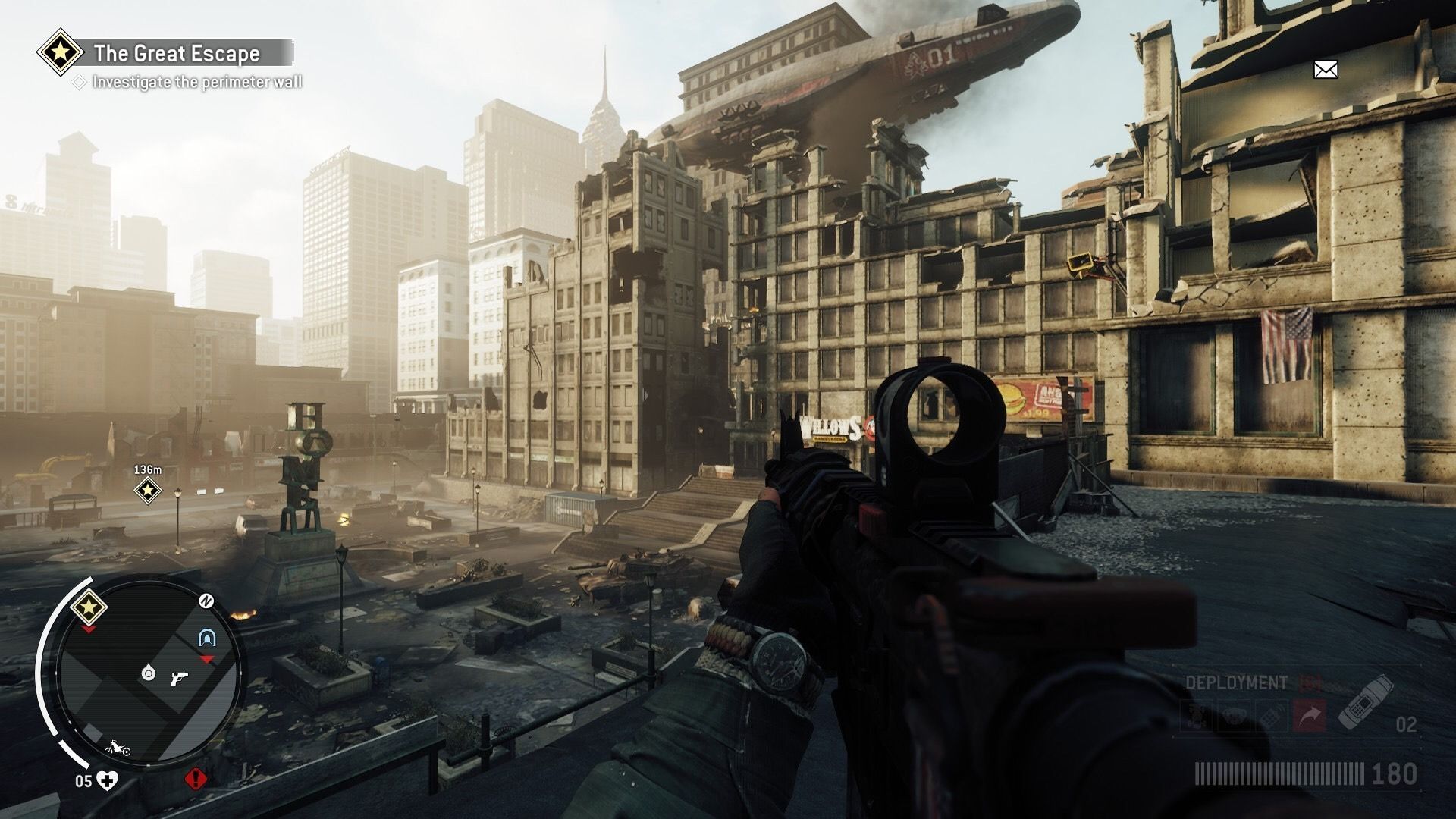Choose the teddy bear deployment slot

1234,717
